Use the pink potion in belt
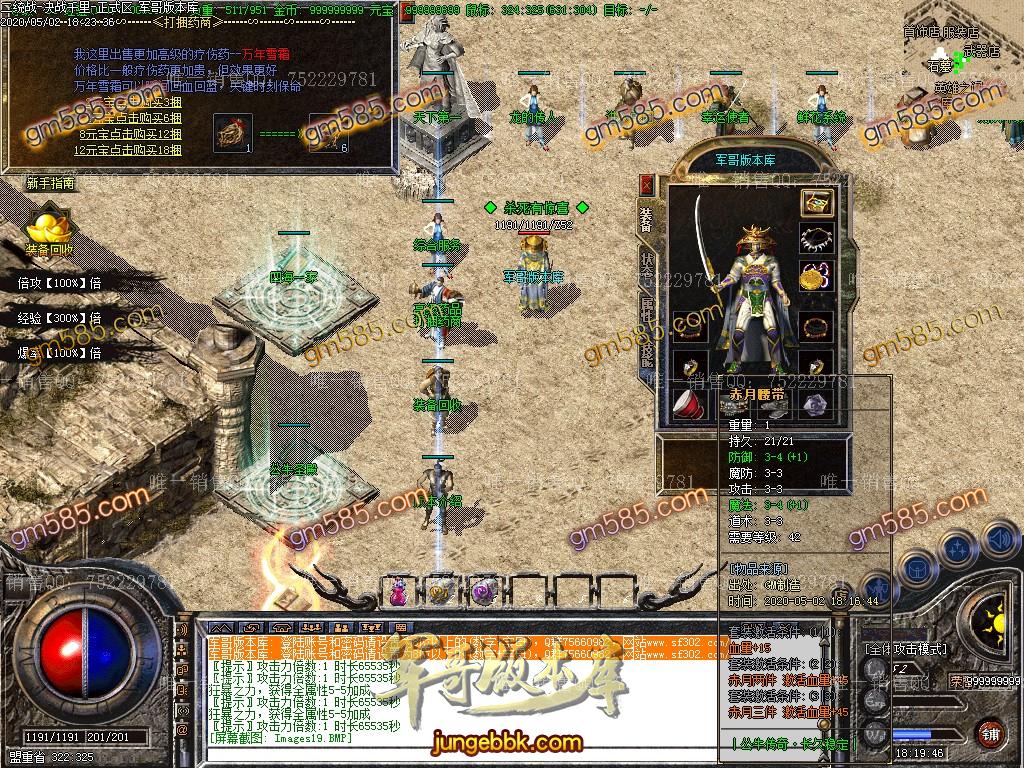This screenshot has width=1024, height=768. [398, 590]
